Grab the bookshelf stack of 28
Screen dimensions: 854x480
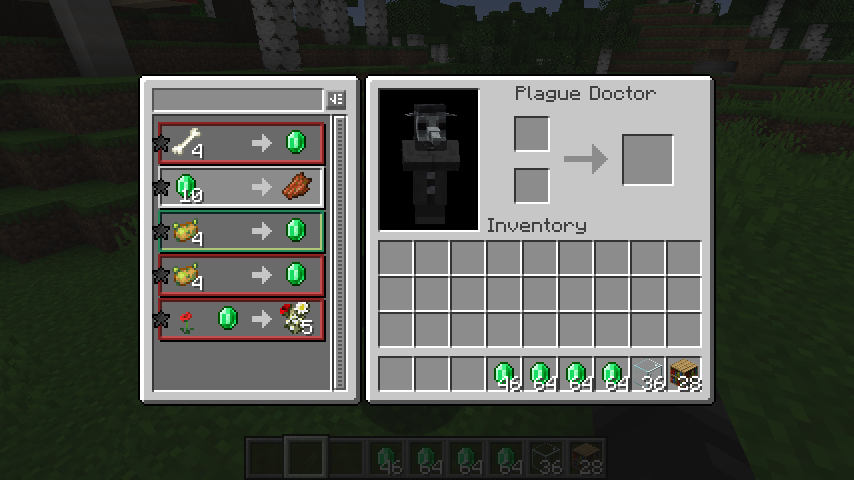(684, 374)
